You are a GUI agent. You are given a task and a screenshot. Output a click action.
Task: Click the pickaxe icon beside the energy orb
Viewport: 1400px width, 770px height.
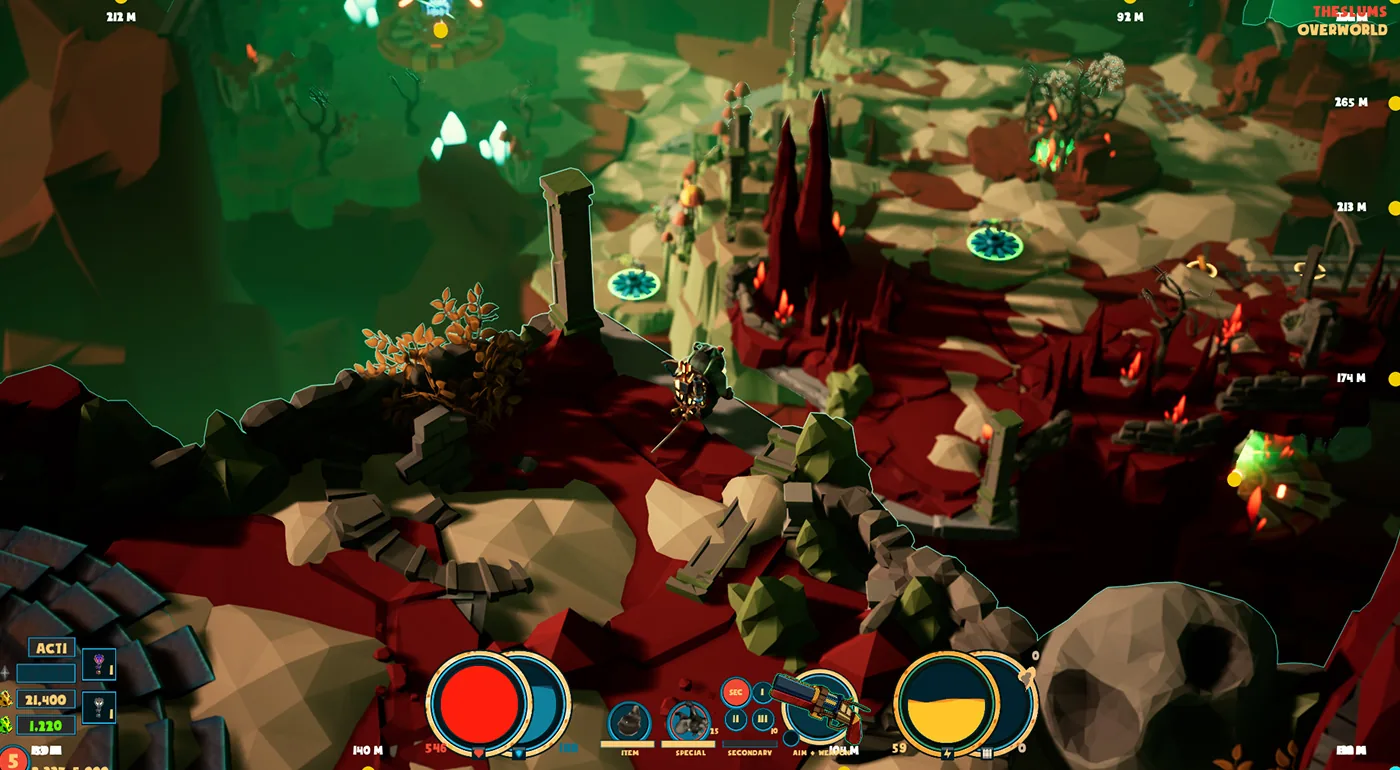coord(986,751)
